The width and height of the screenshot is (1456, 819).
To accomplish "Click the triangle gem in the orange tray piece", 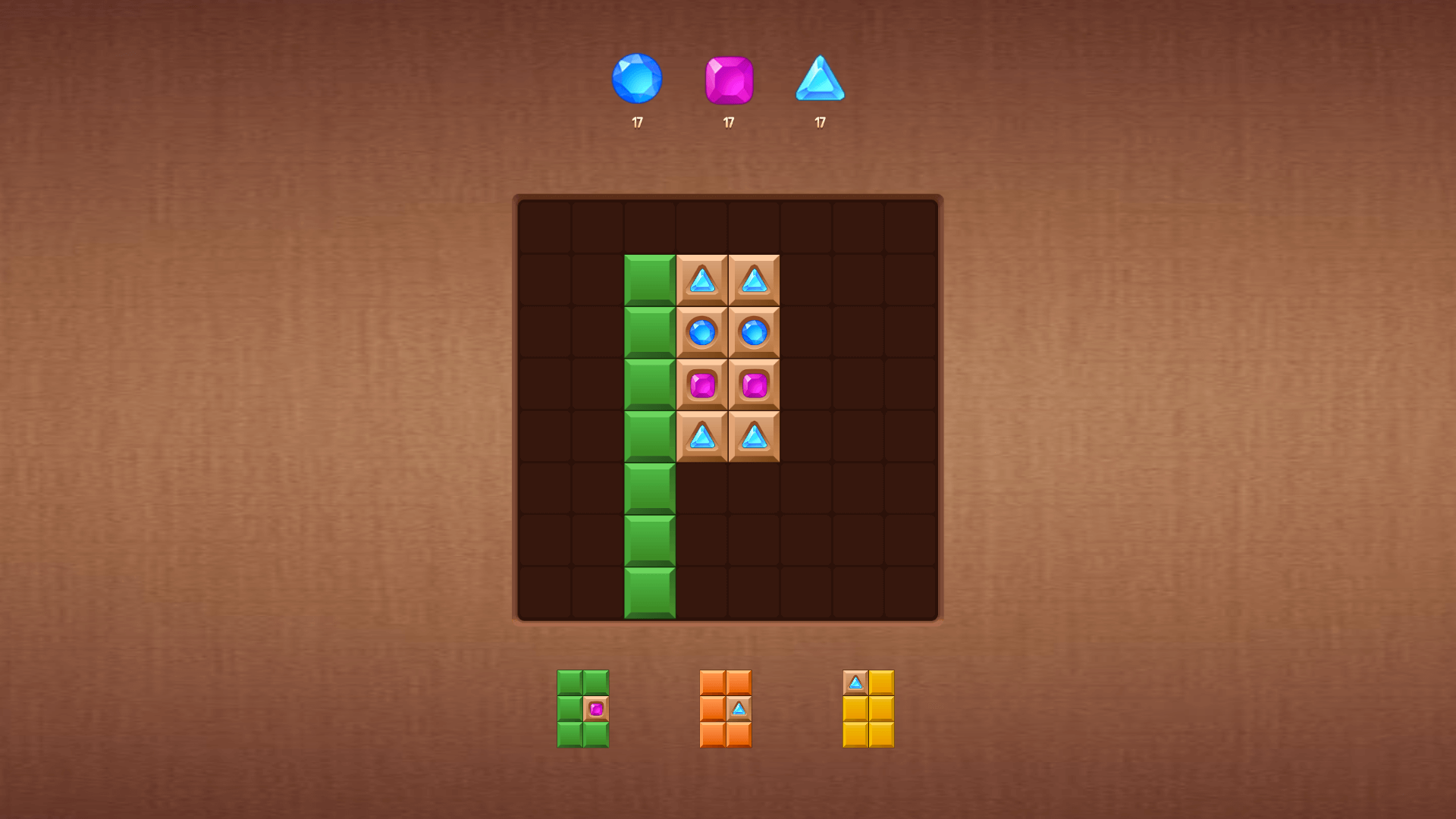I will pos(738,710).
